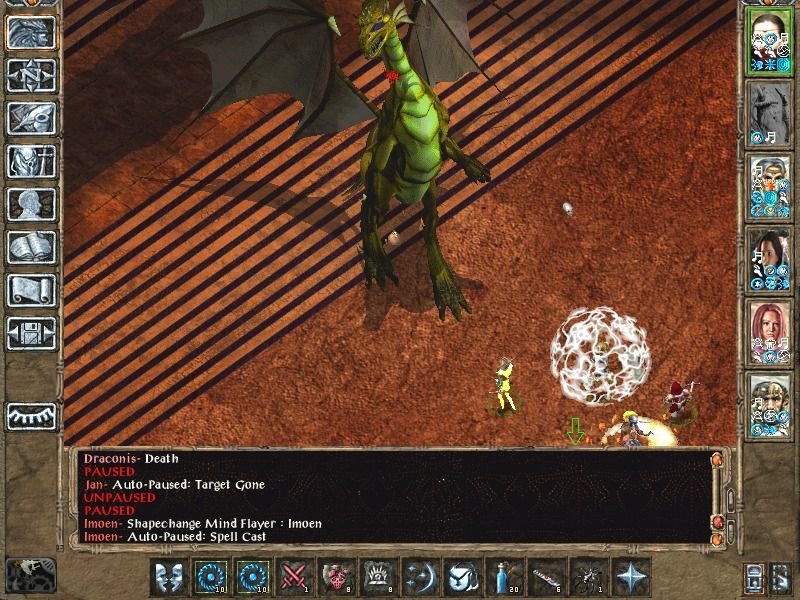Image resolution: width=800 pixels, height=600 pixels.
Task: Select the spider quick slot icon
Action: [590, 577]
